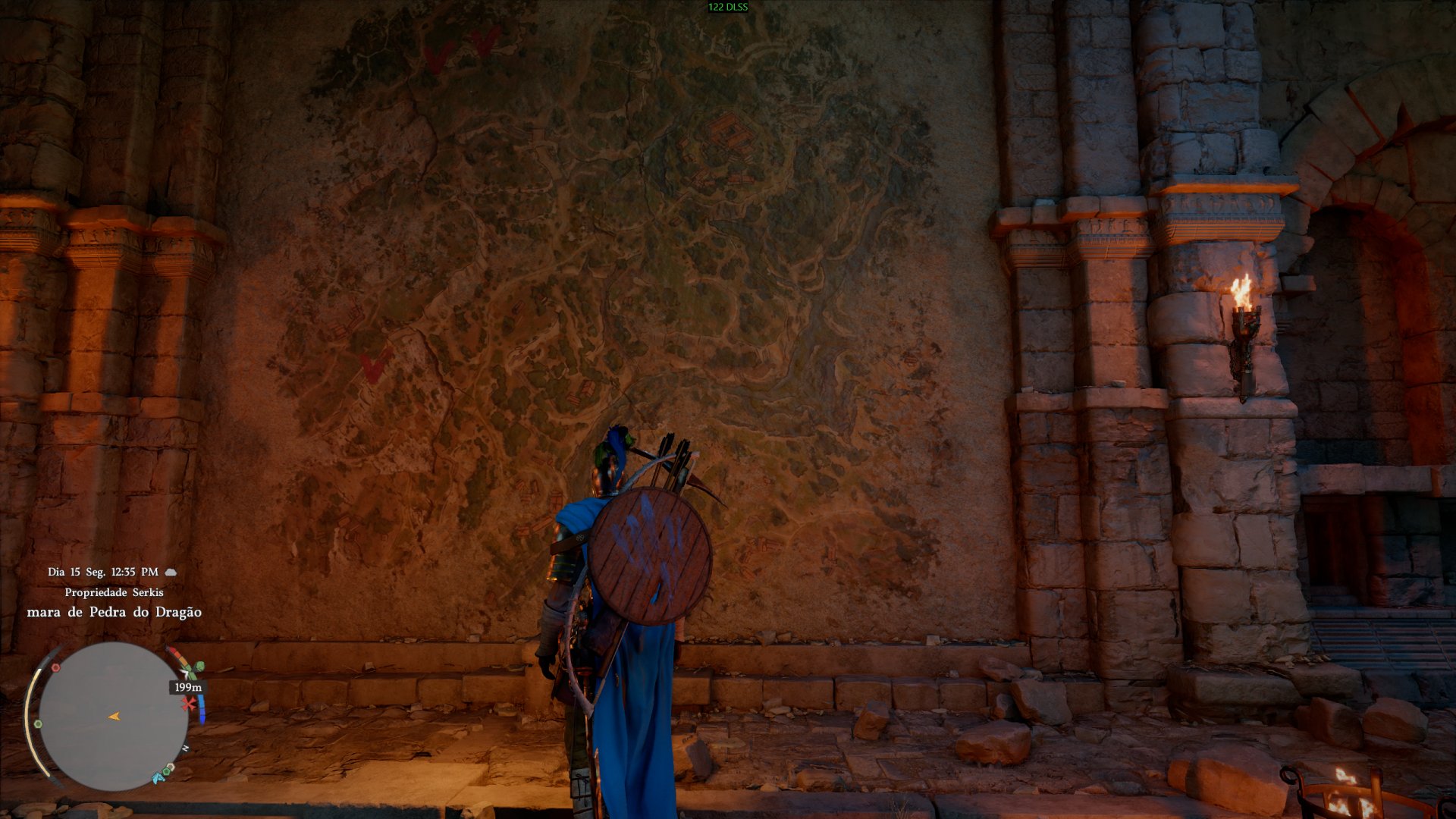Open the circular minimap
Image resolution: width=1456 pixels, height=819 pixels.
tap(112, 716)
